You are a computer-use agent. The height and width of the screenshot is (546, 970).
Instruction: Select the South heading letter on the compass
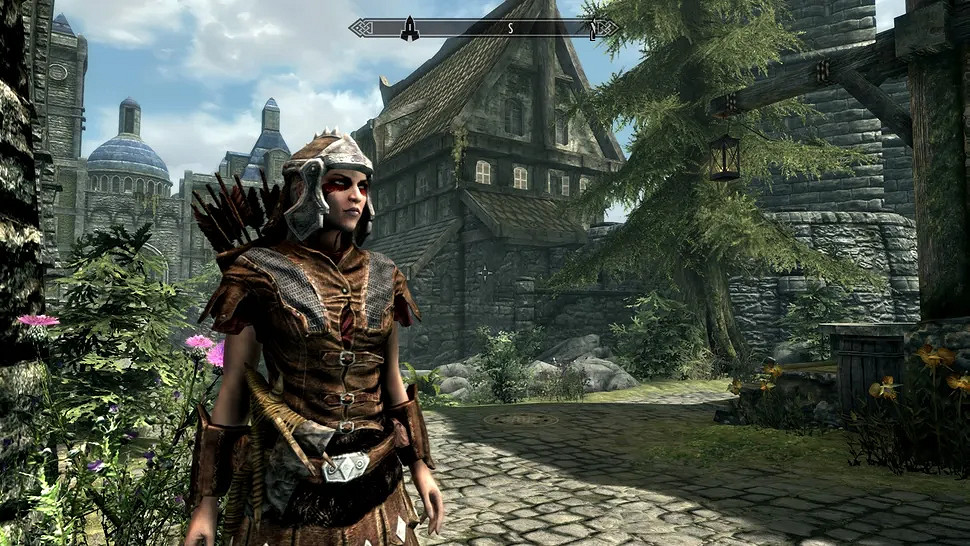point(510,28)
